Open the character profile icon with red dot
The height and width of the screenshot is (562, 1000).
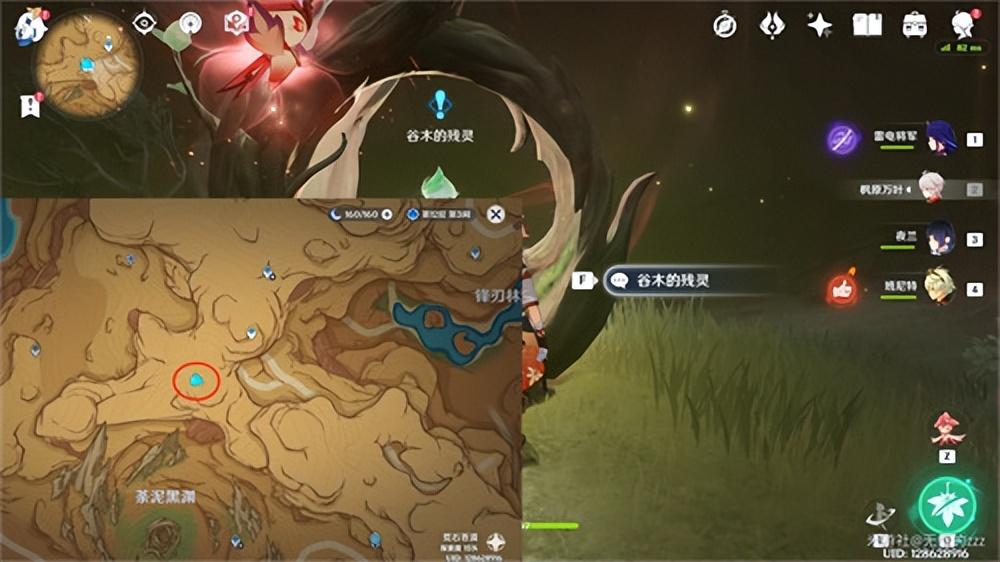[962, 24]
